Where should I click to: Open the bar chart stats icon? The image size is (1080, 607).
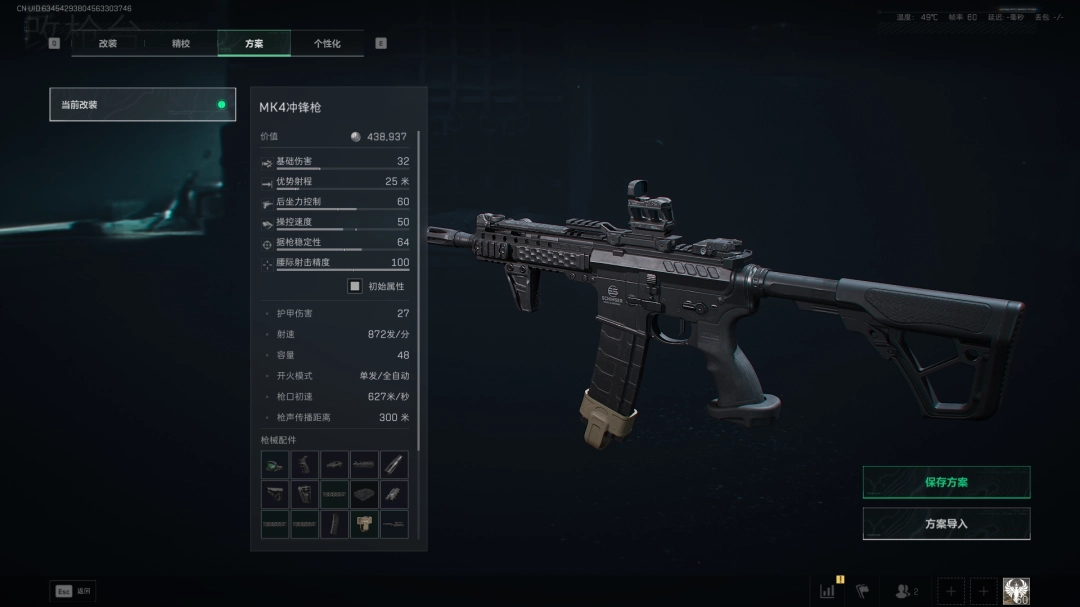coord(828,591)
